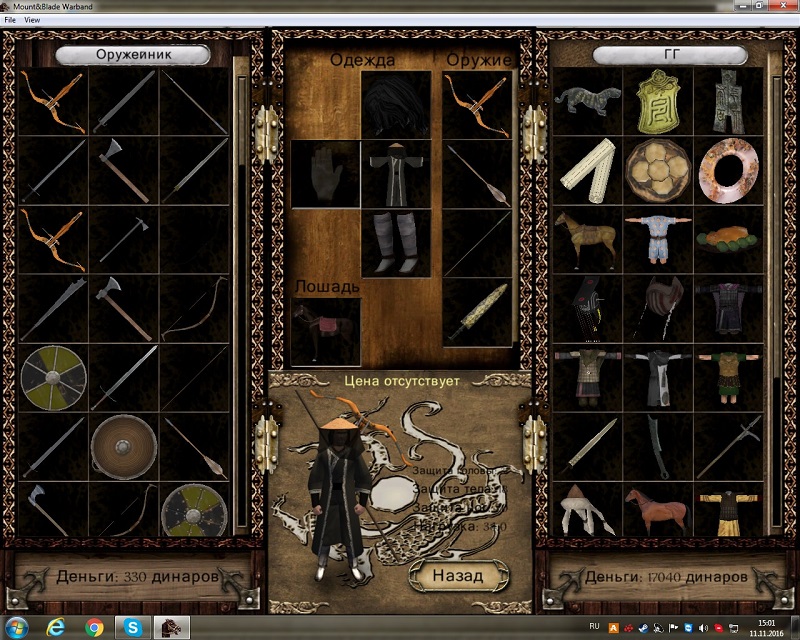This screenshot has height=640, width=800.
Task: Select the equipped conical hat armor slot
Action: click(x=396, y=103)
